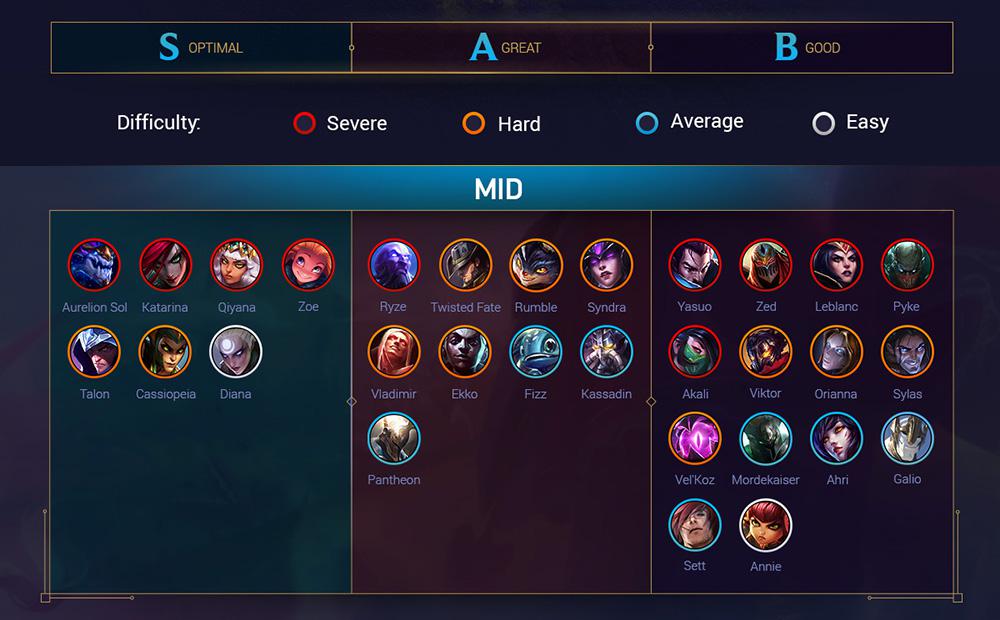1000x620 pixels.
Task: Select the S Optimal tier tab
Action: pos(201,47)
